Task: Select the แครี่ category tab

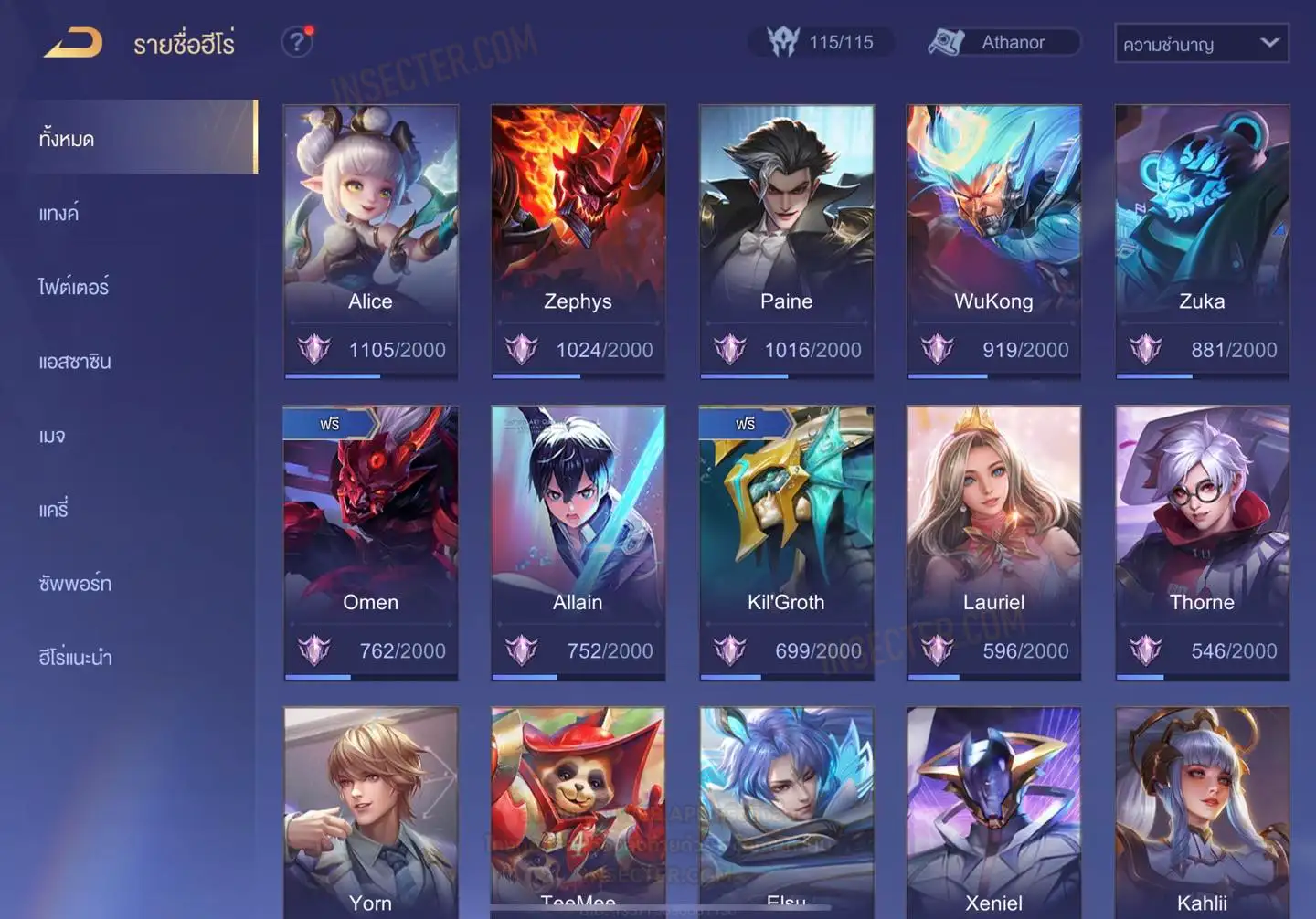Action: (53, 509)
